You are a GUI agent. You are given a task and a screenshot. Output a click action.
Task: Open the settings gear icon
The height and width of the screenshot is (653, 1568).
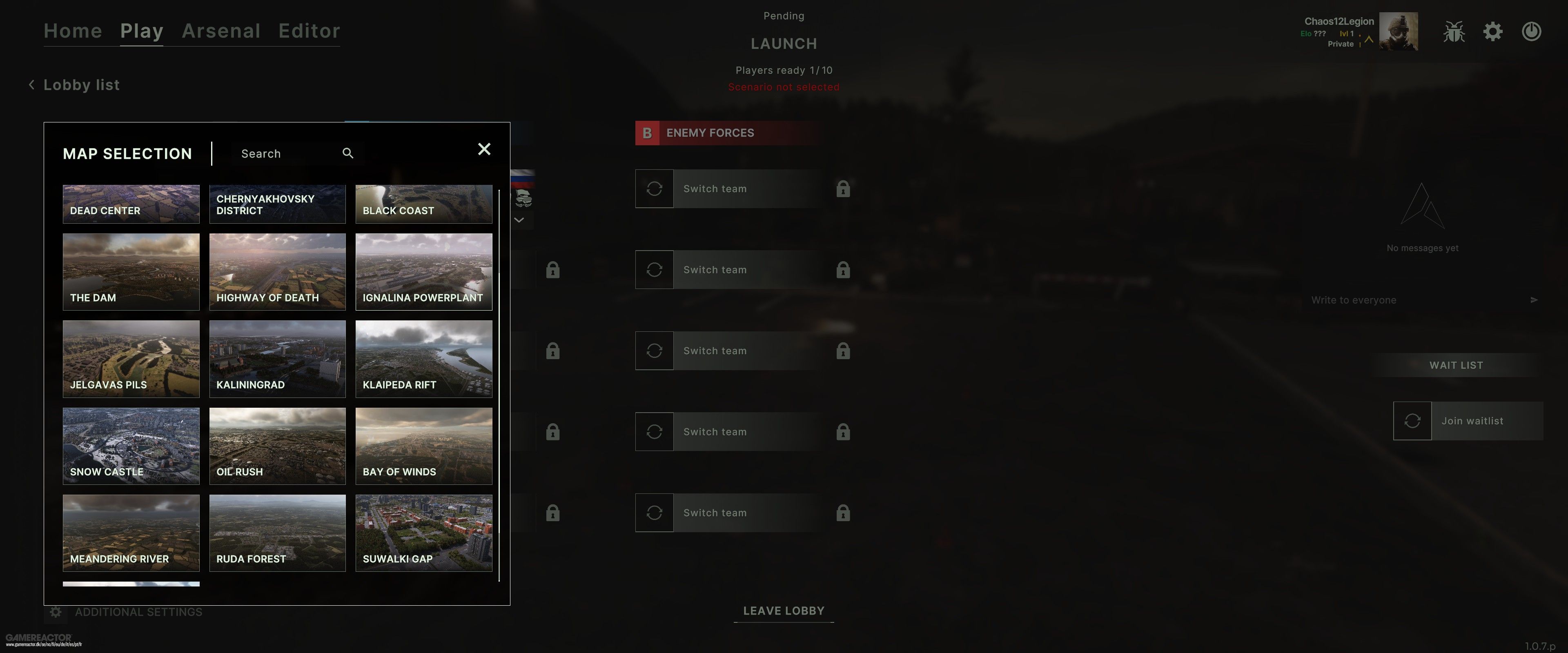(1492, 32)
